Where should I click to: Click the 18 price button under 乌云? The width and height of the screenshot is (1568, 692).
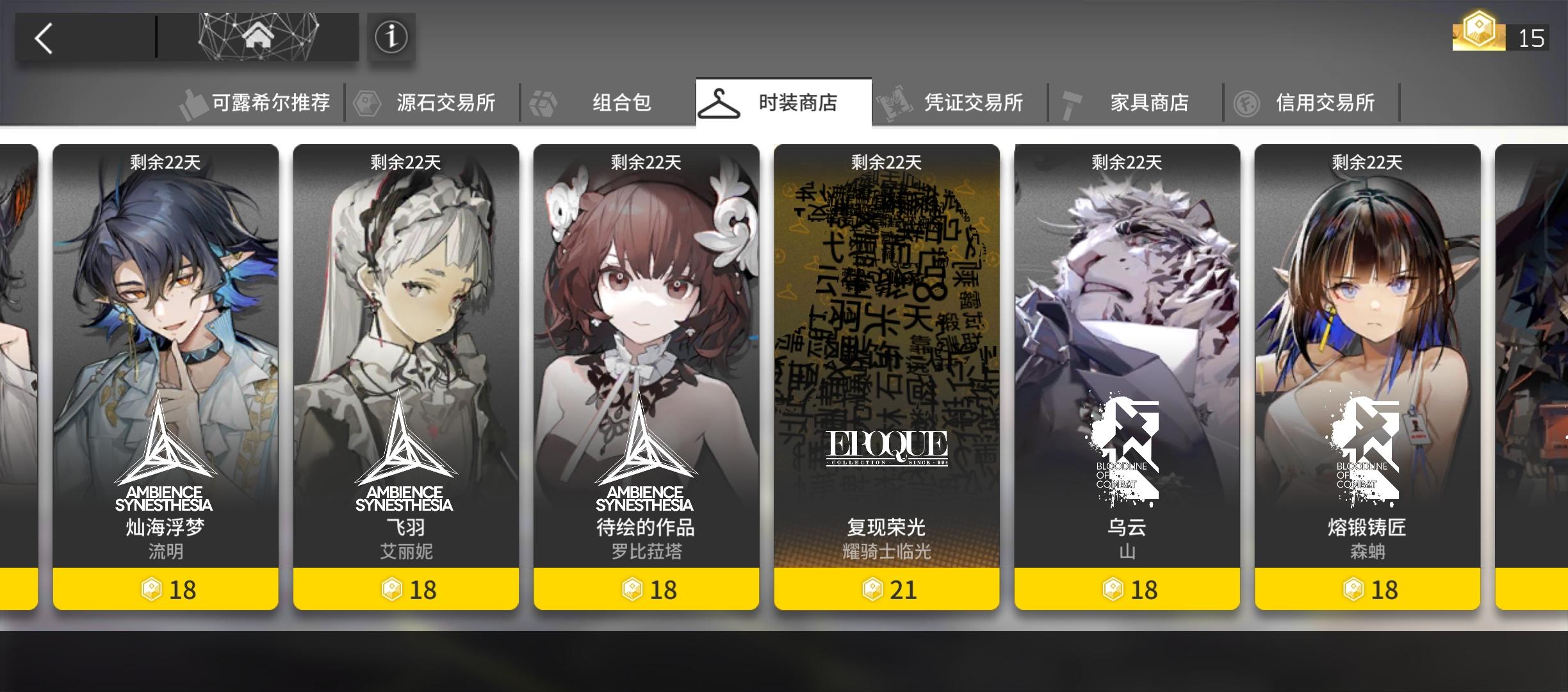1127,591
